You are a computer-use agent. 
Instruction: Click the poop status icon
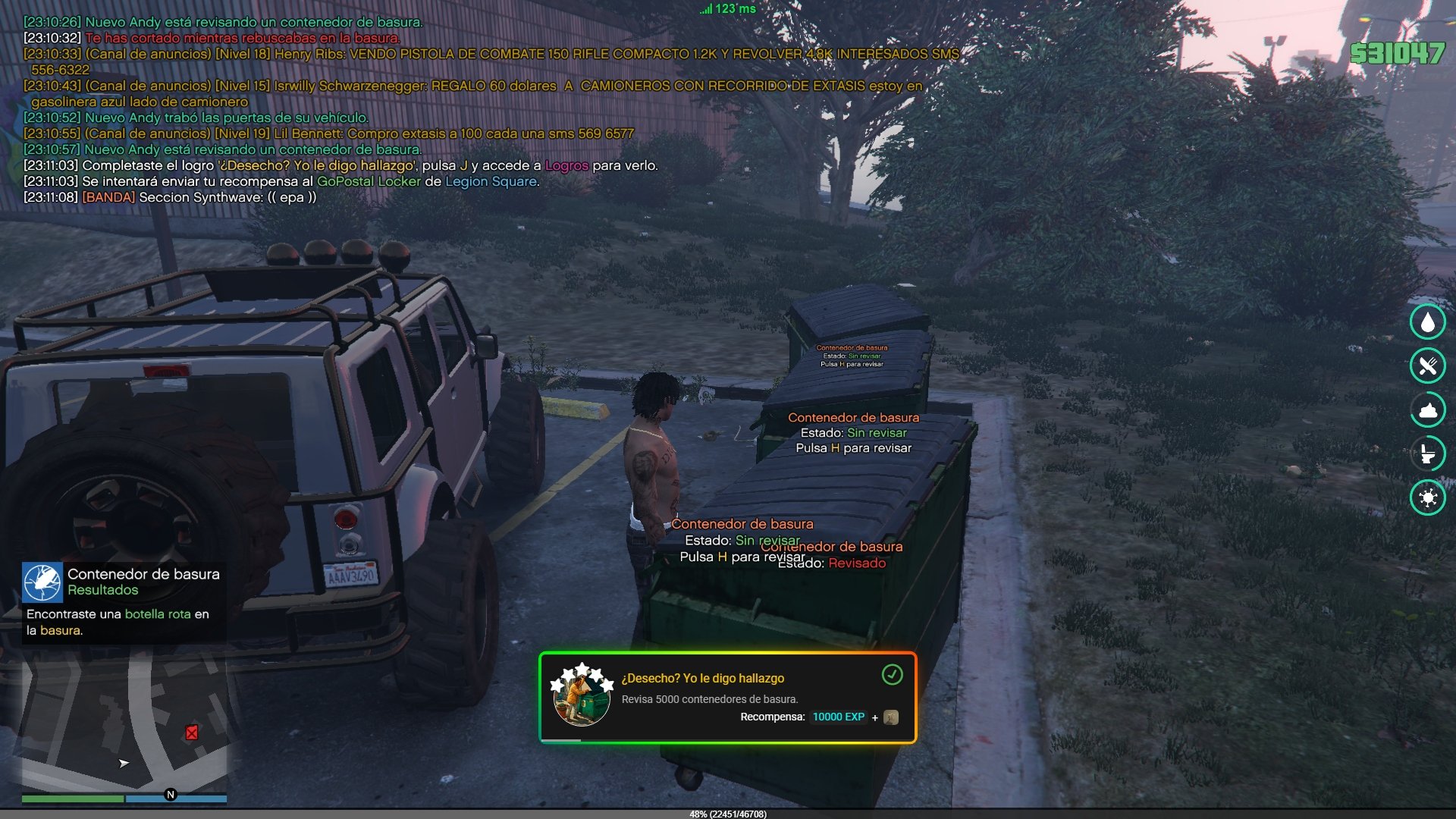point(1428,410)
